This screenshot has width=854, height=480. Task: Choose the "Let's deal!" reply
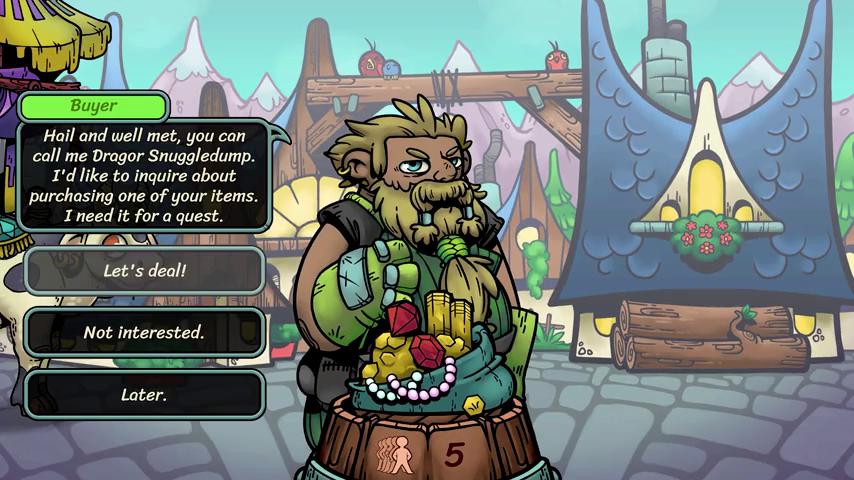[x=144, y=271]
